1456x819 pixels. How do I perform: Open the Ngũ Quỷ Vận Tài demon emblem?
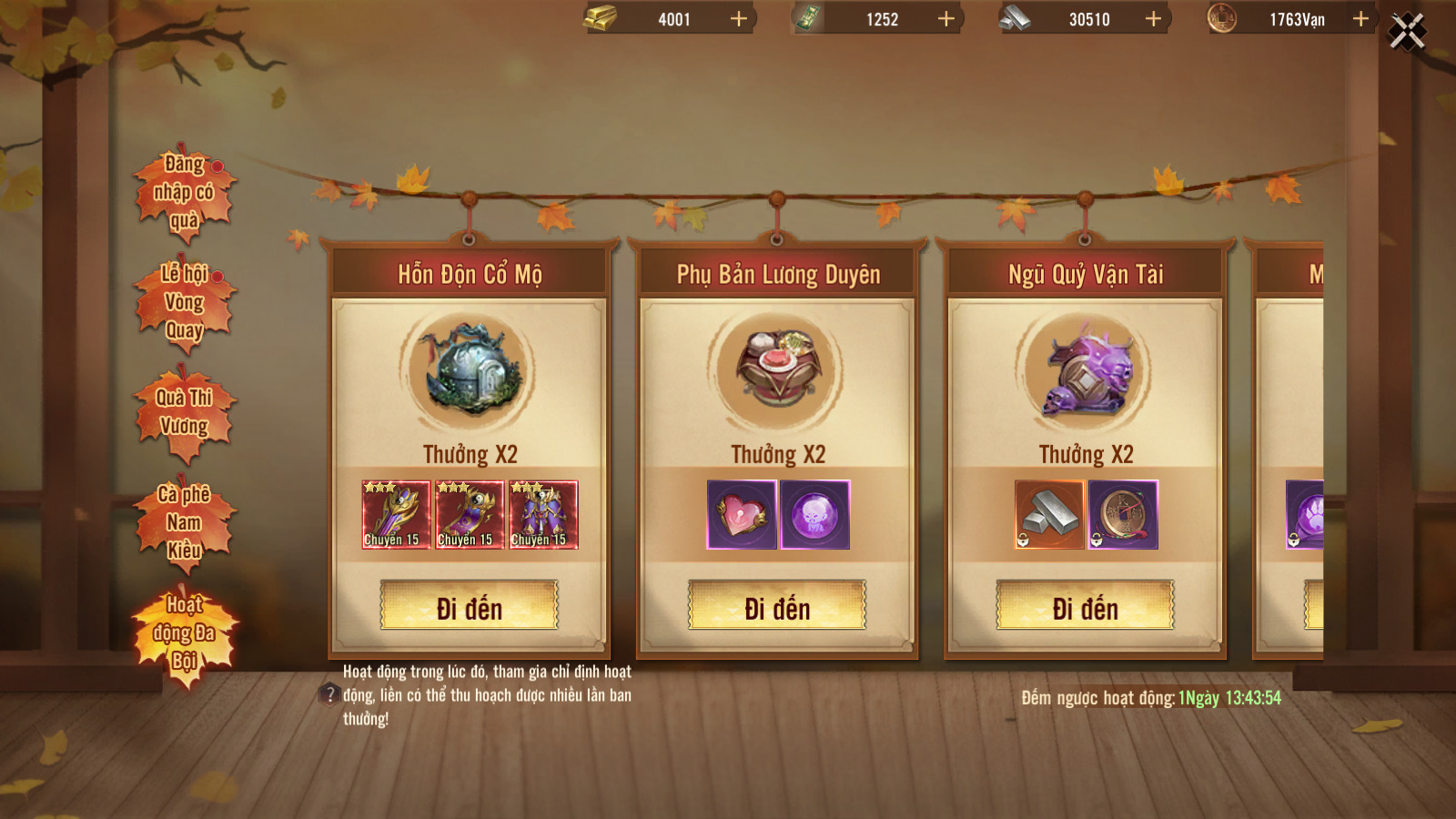pos(1087,370)
